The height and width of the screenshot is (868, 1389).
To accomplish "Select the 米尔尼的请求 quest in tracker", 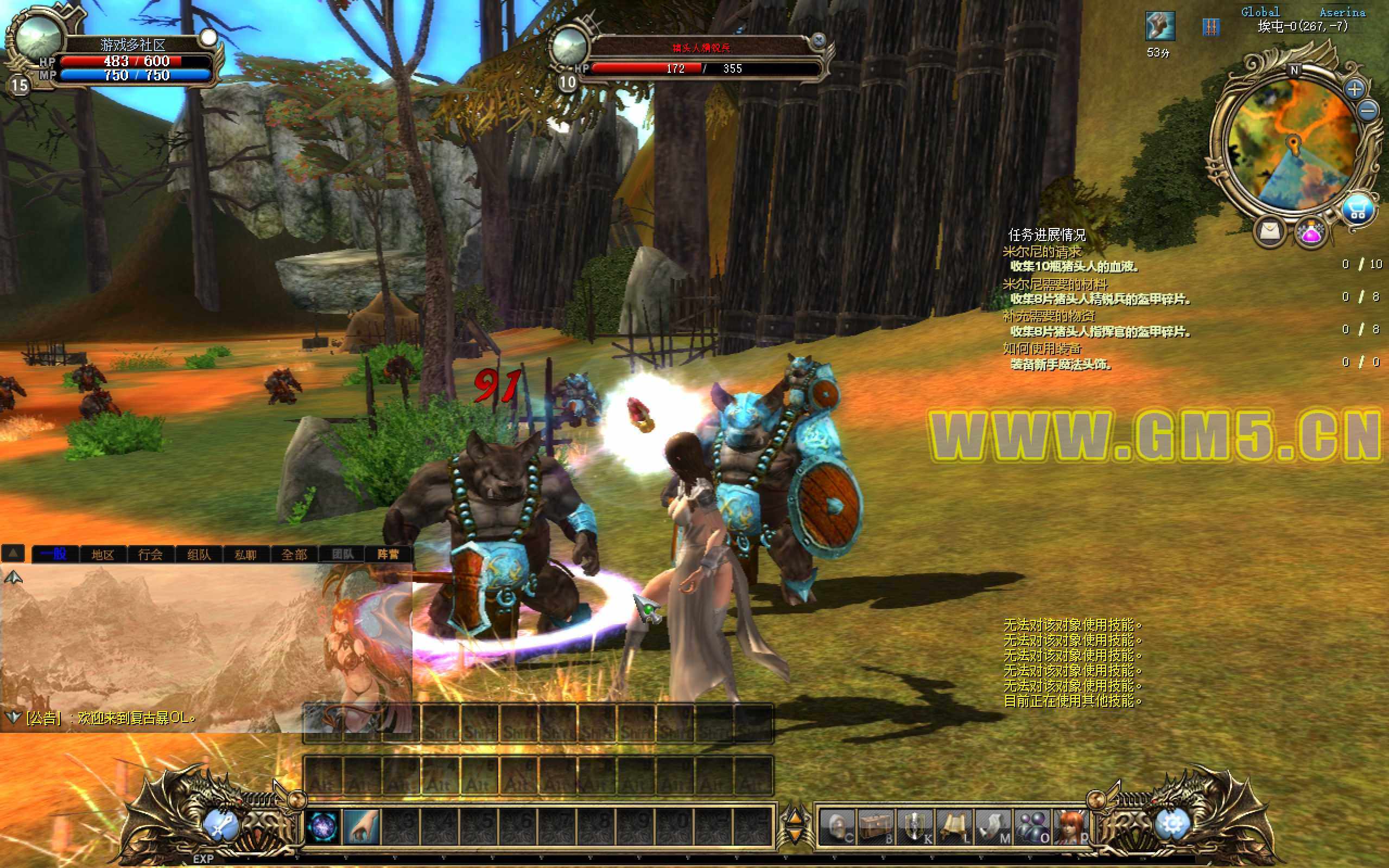I will pos(1042,251).
